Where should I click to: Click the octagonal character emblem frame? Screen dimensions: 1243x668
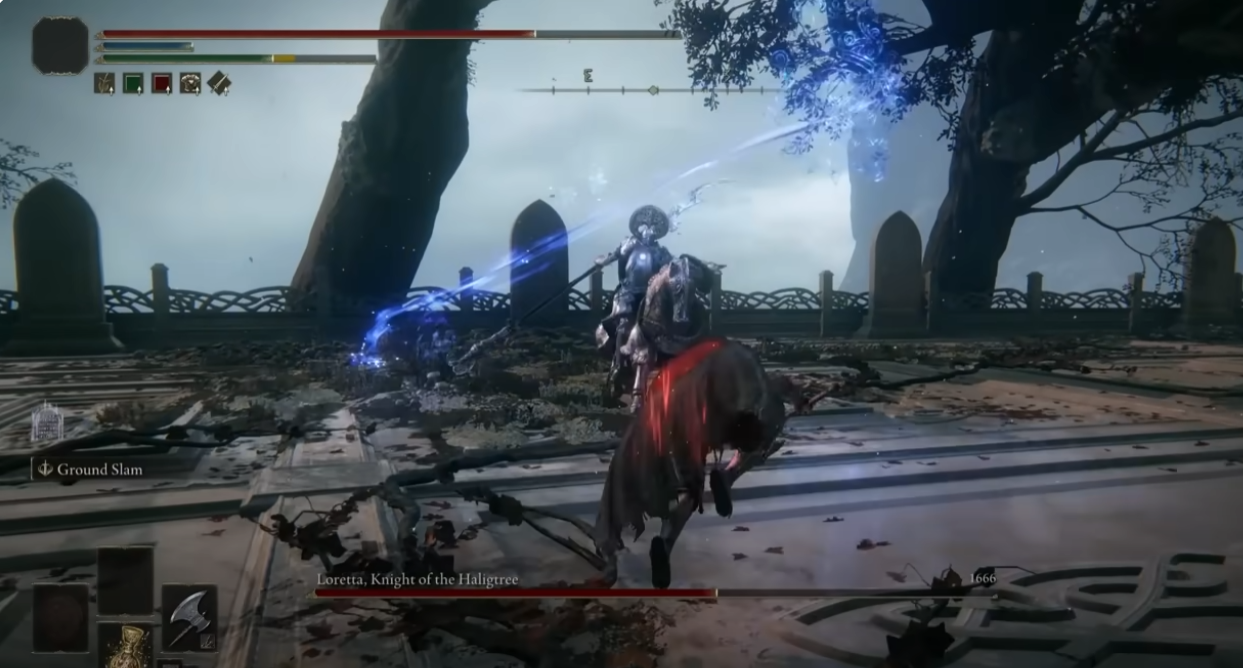[x=60, y=45]
